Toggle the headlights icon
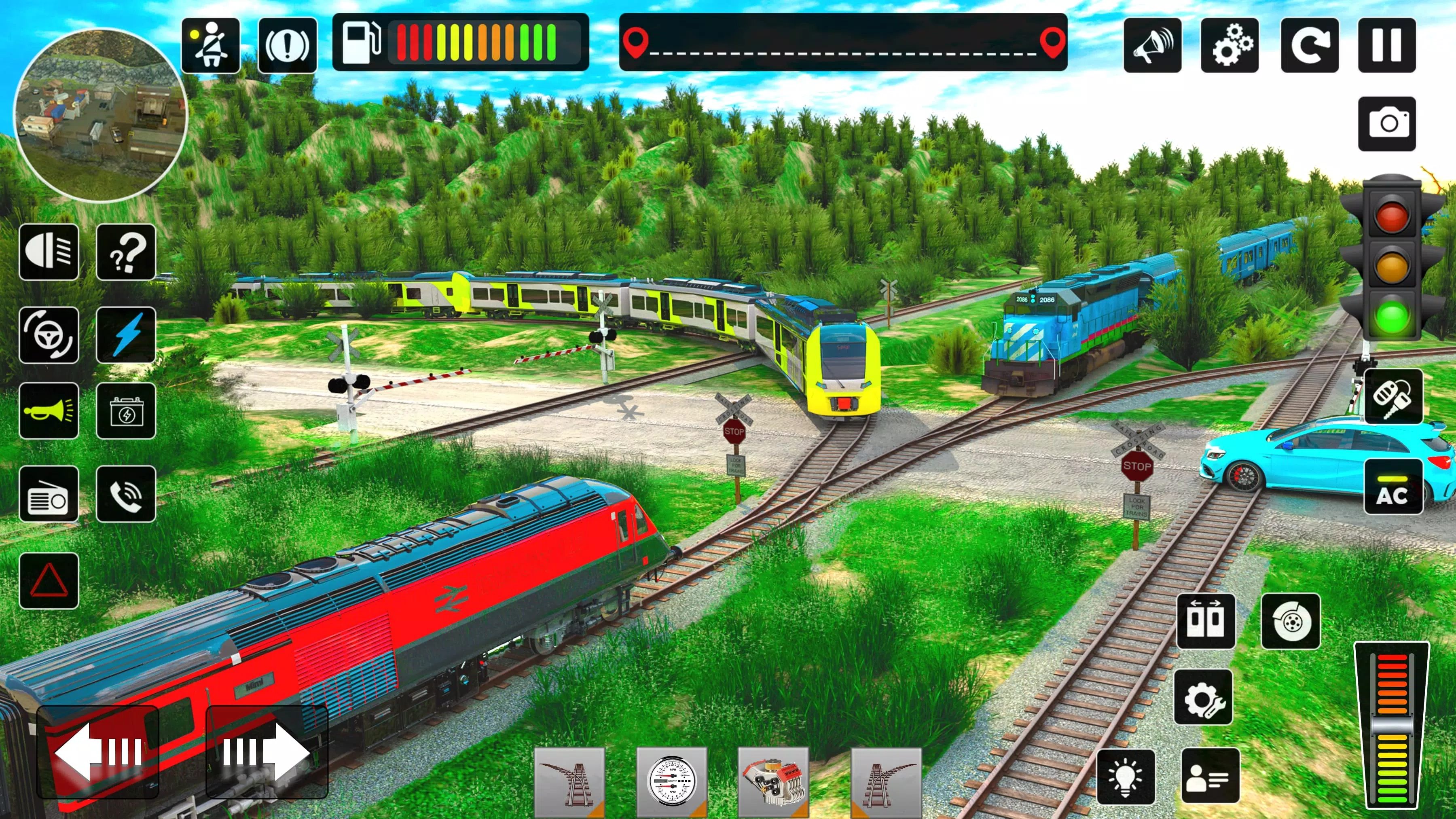Viewport: 1456px width, 819px height. point(49,252)
